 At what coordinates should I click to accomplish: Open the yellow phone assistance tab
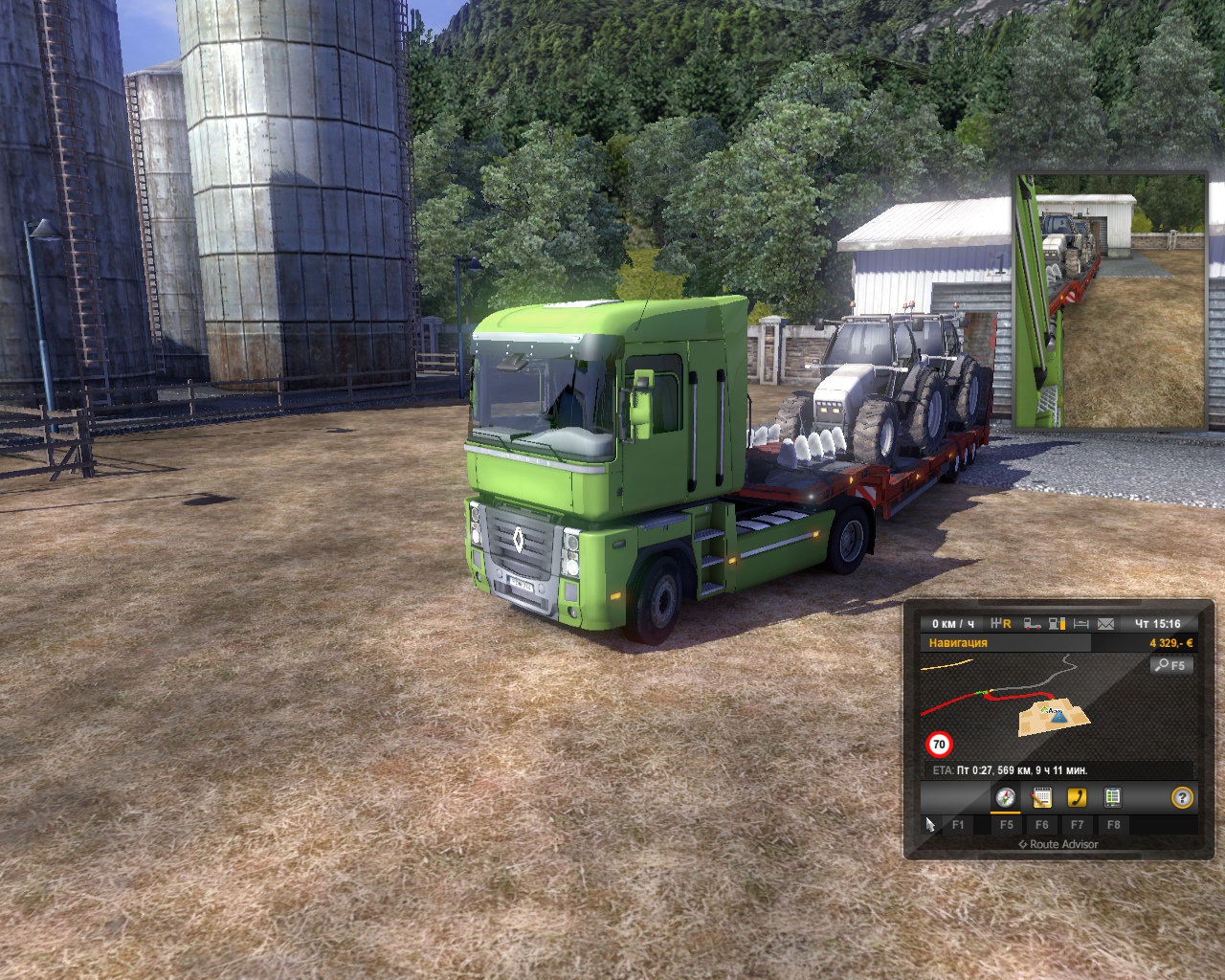point(1077,797)
